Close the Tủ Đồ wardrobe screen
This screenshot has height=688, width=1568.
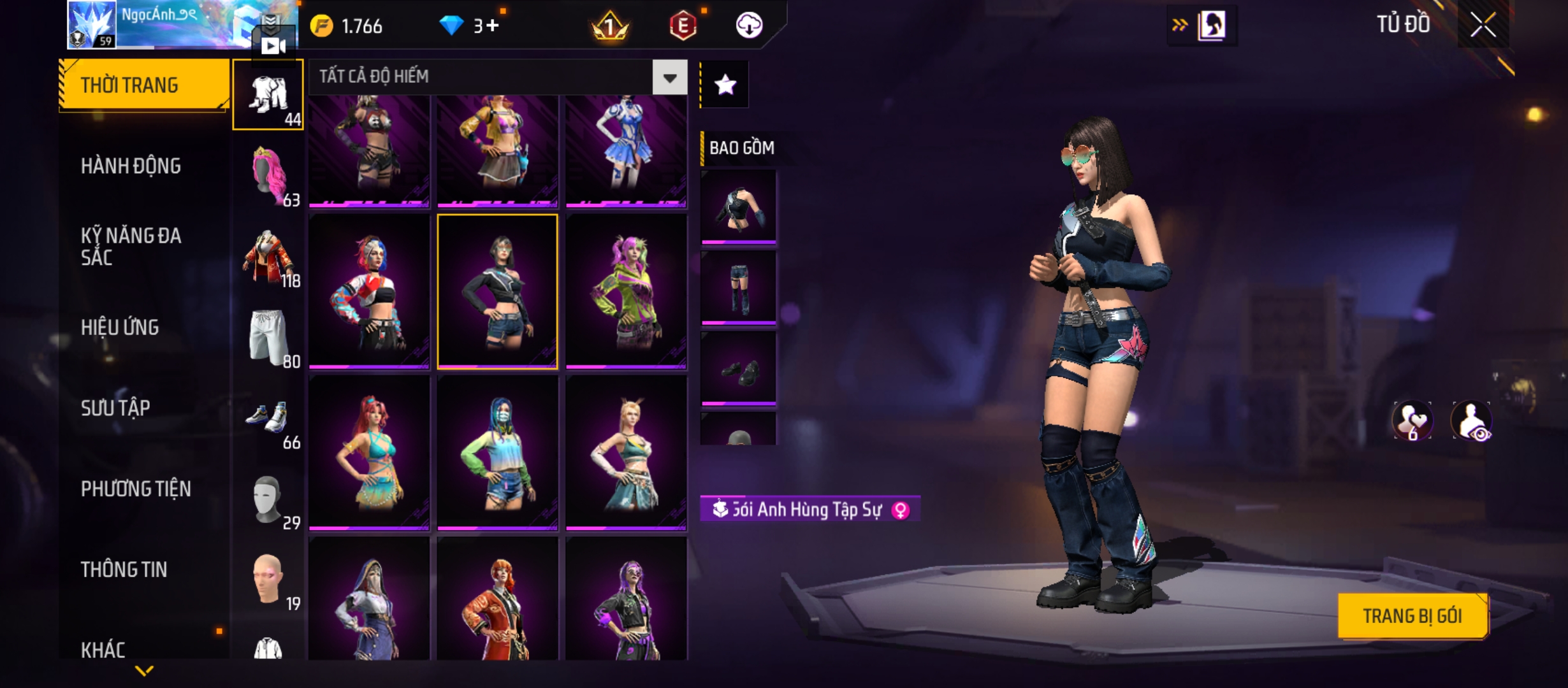click(1483, 25)
